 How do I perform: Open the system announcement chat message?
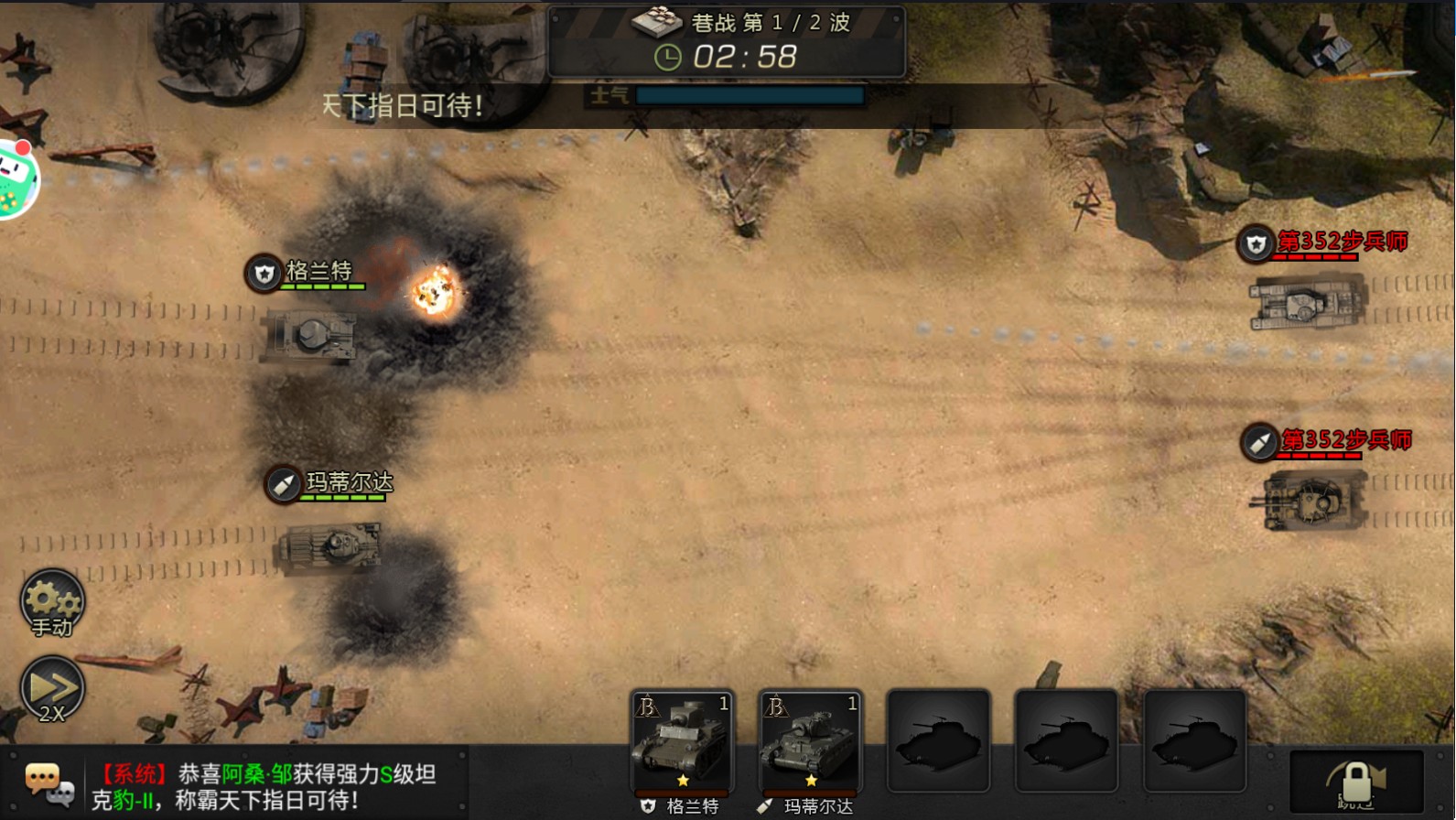(x=265, y=786)
